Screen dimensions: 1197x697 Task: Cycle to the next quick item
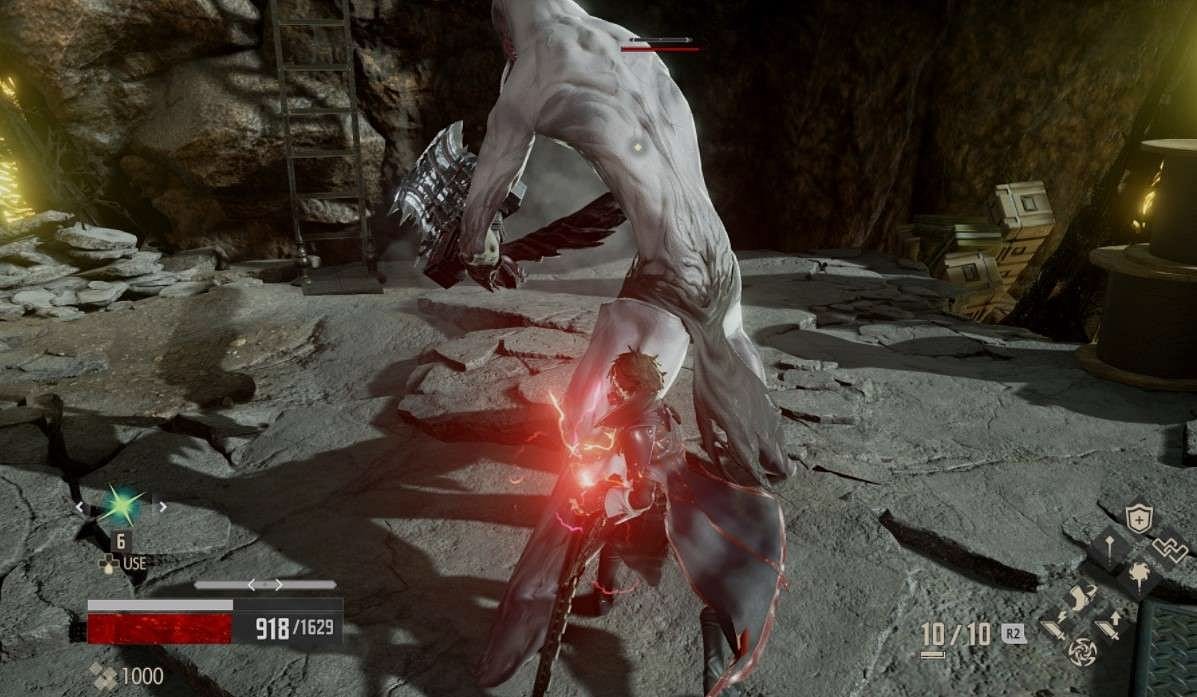tap(162, 508)
